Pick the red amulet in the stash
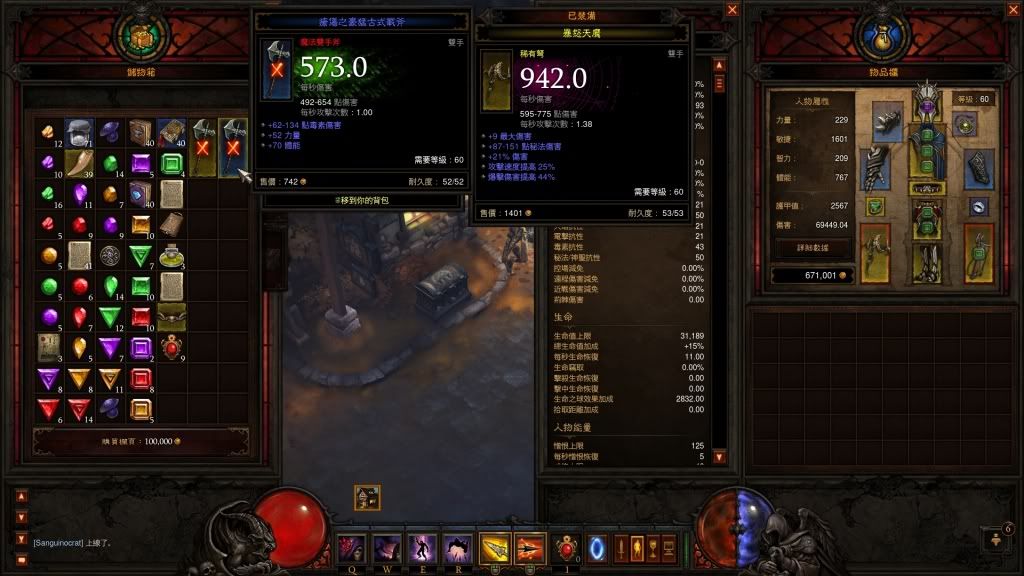Screen dimensions: 1024x576 [171, 347]
